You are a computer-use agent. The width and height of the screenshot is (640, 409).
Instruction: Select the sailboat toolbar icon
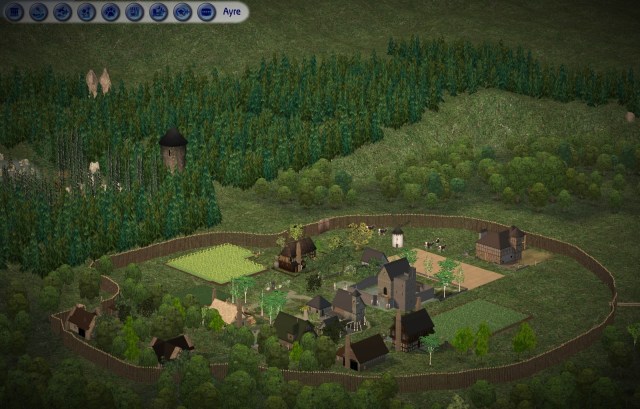tap(38, 12)
